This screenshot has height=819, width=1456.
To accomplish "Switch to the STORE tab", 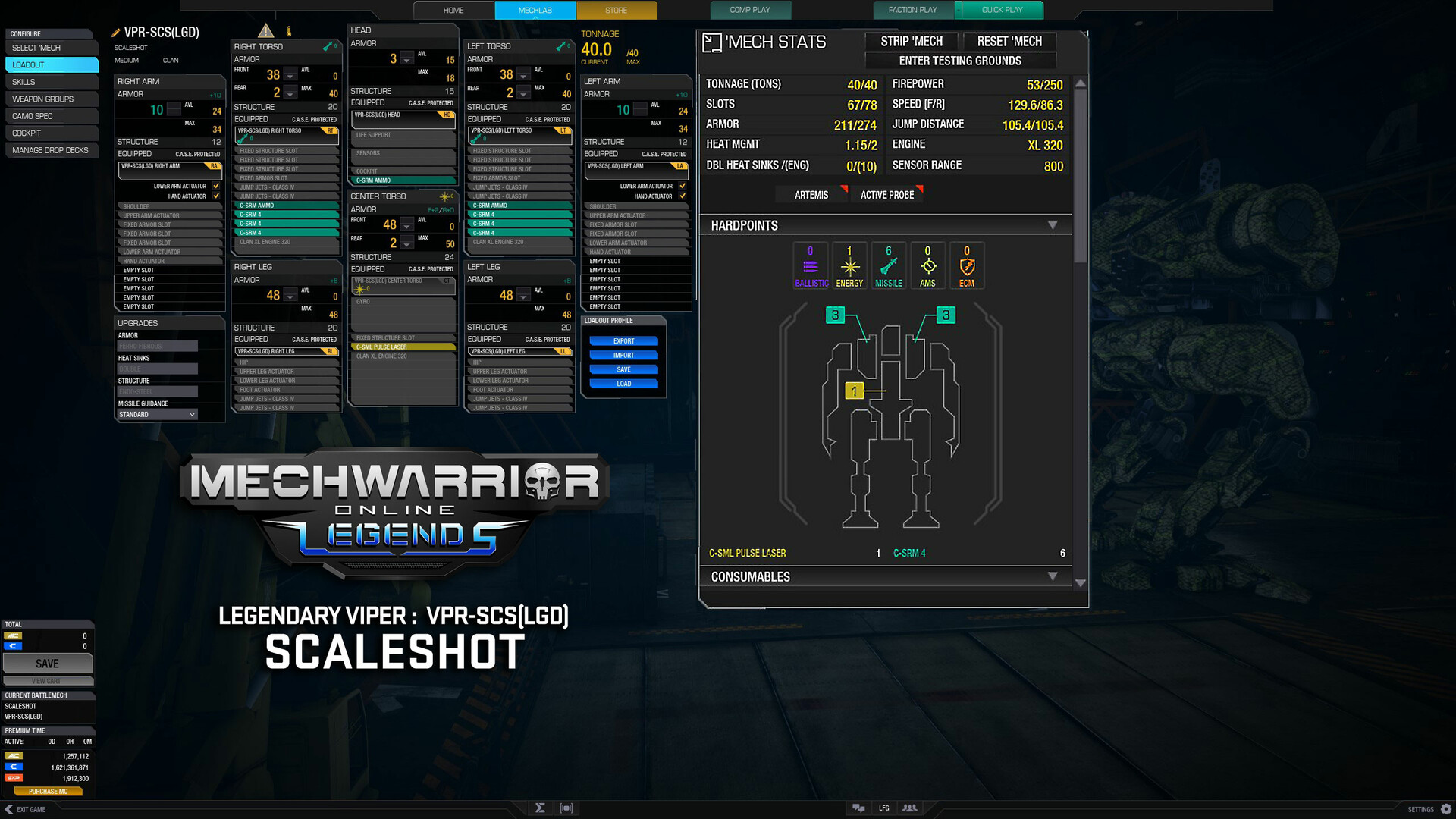I will (617, 10).
